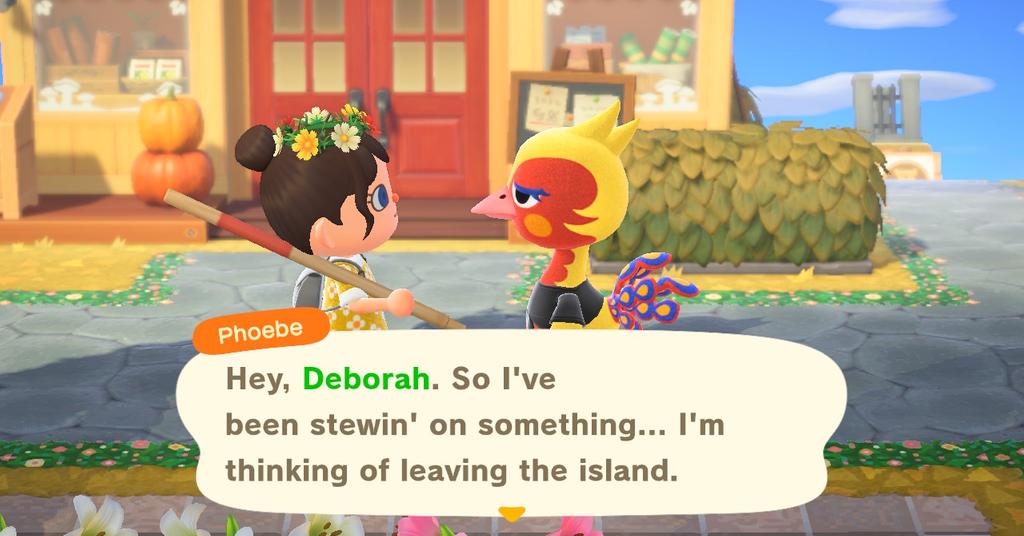
Task: Advance Phoebe's dialogue speech bubble
Action: [510, 424]
